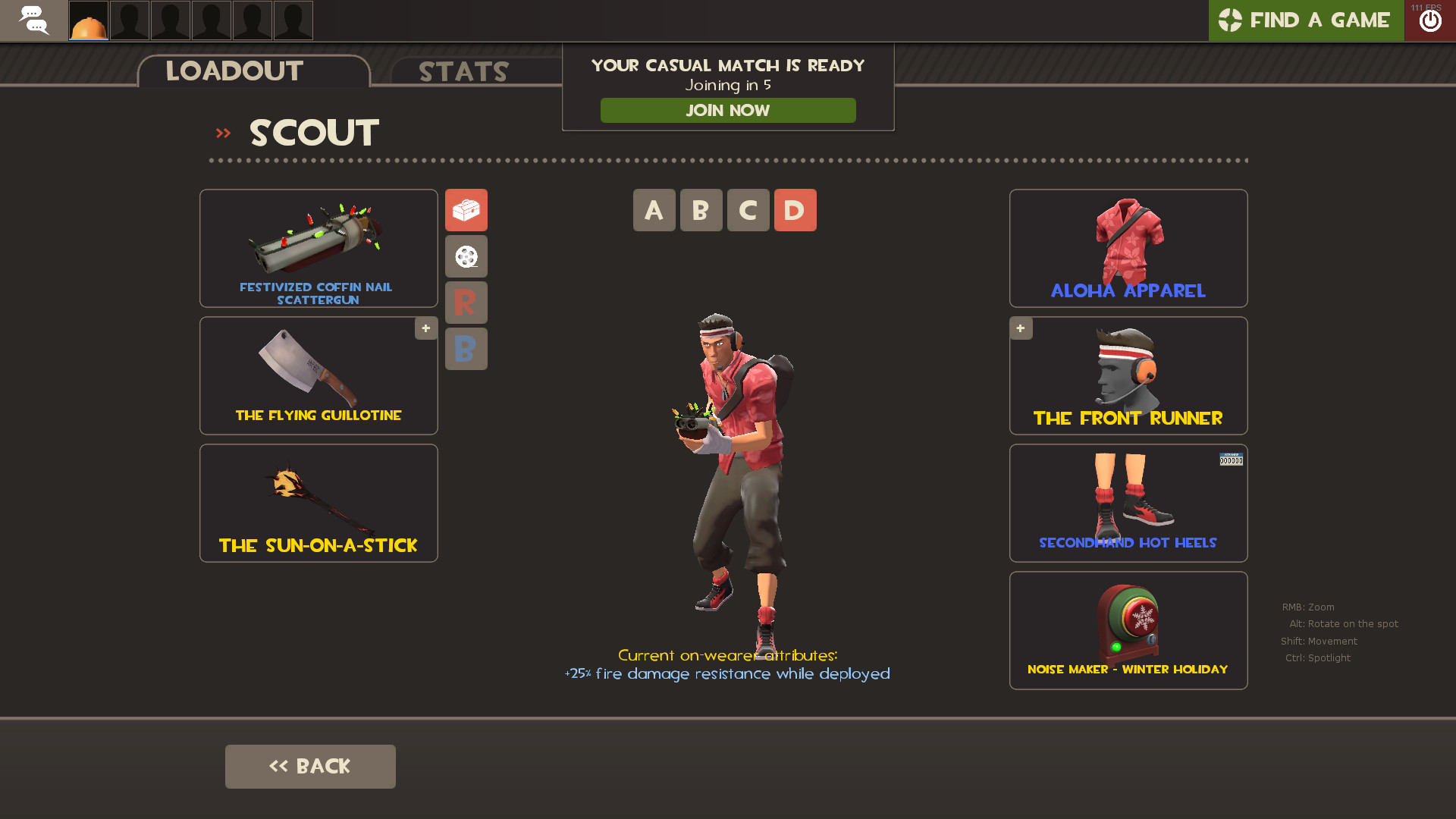The width and height of the screenshot is (1456, 819).
Task: Click the strange counter badge on Secondhand Hot Heels
Action: coord(1231,460)
